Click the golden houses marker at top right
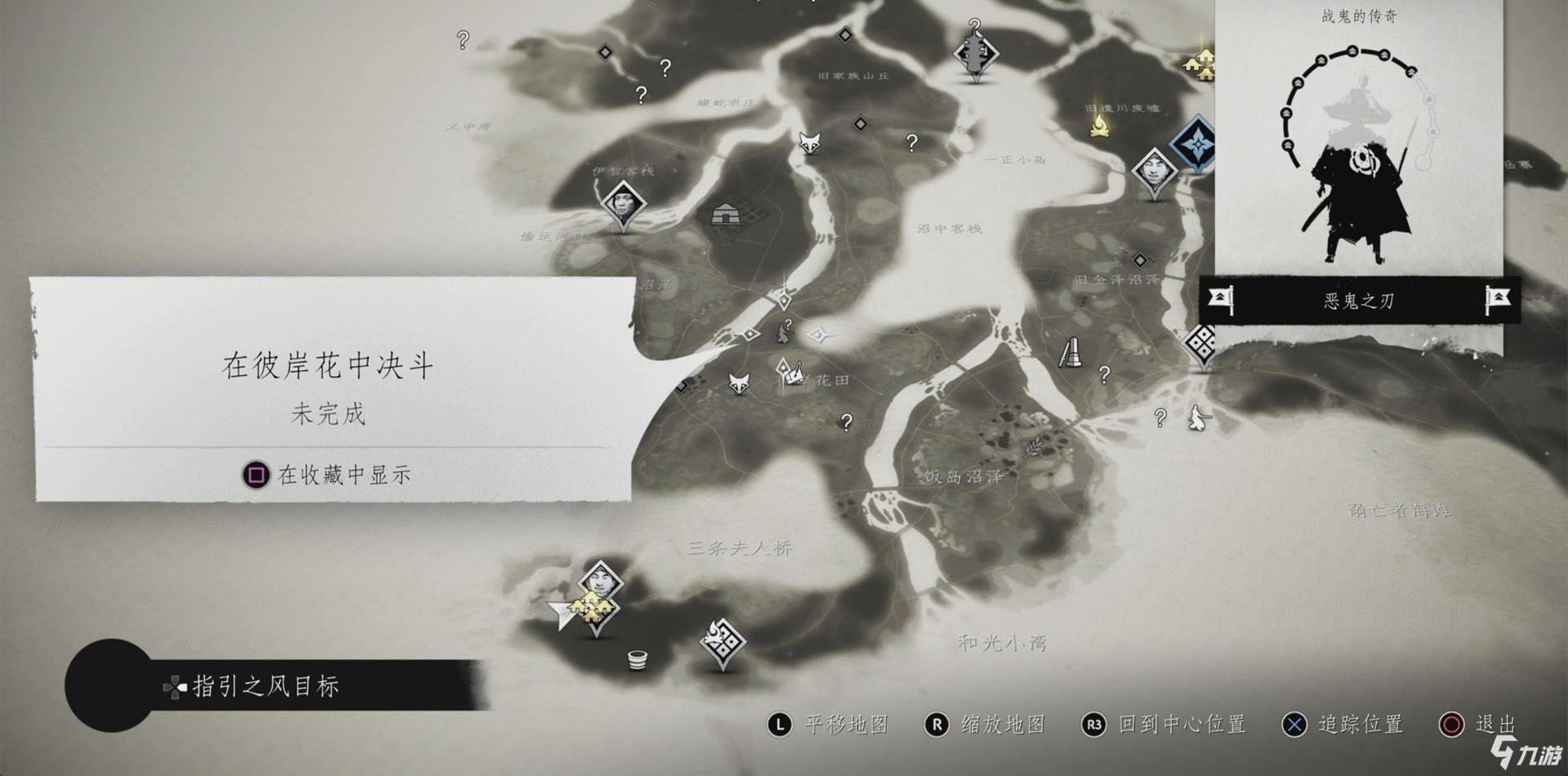 click(1200, 63)
